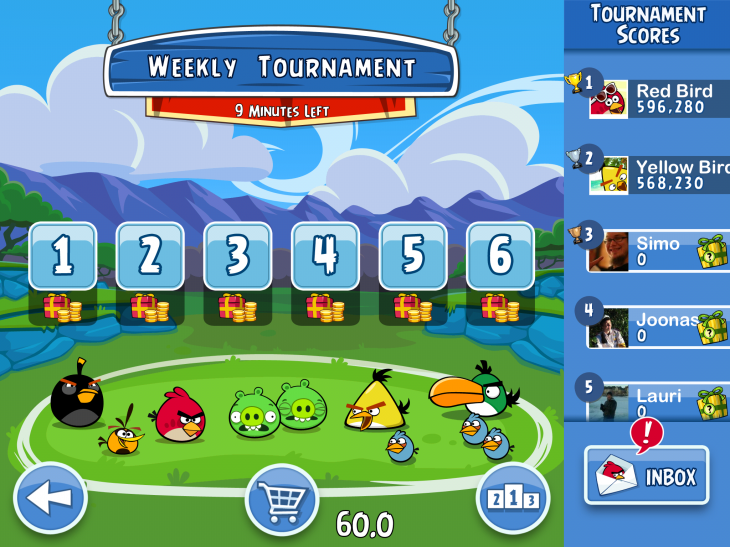Screen dimensions: 730x547
Task: Start tournament level 4
Action: point(325,256)
